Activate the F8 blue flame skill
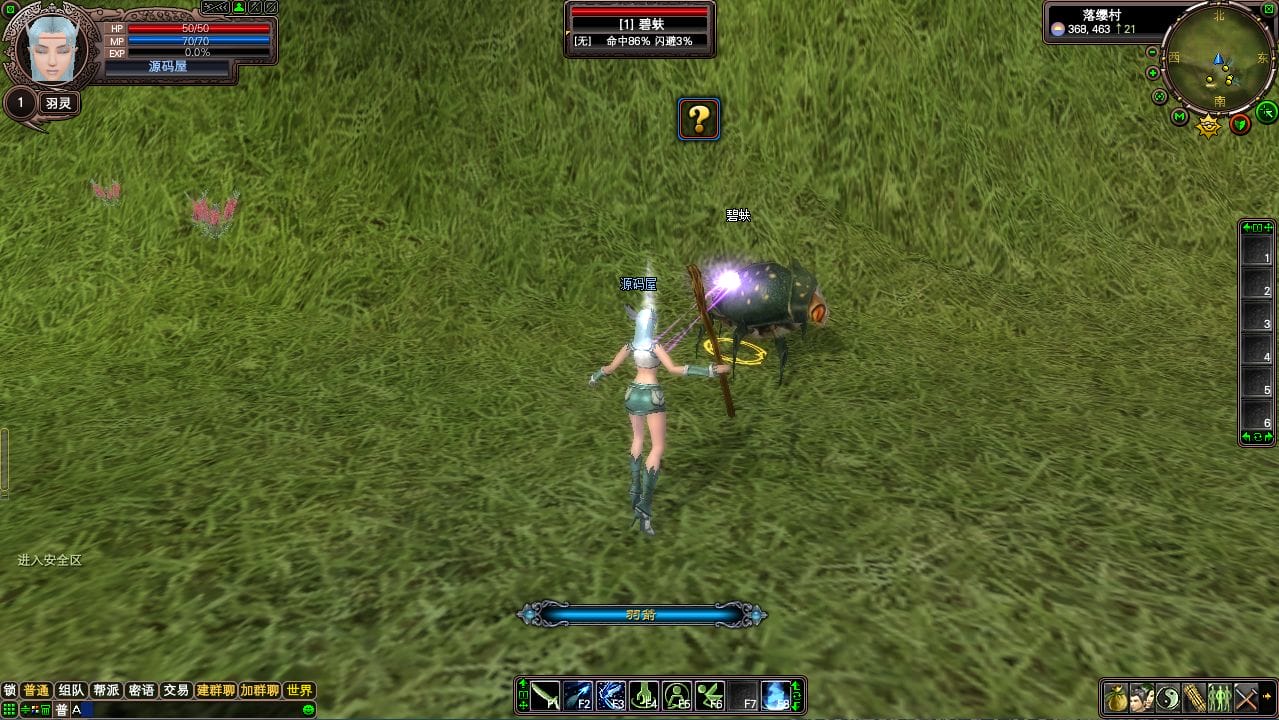 (x=775, y=695)
